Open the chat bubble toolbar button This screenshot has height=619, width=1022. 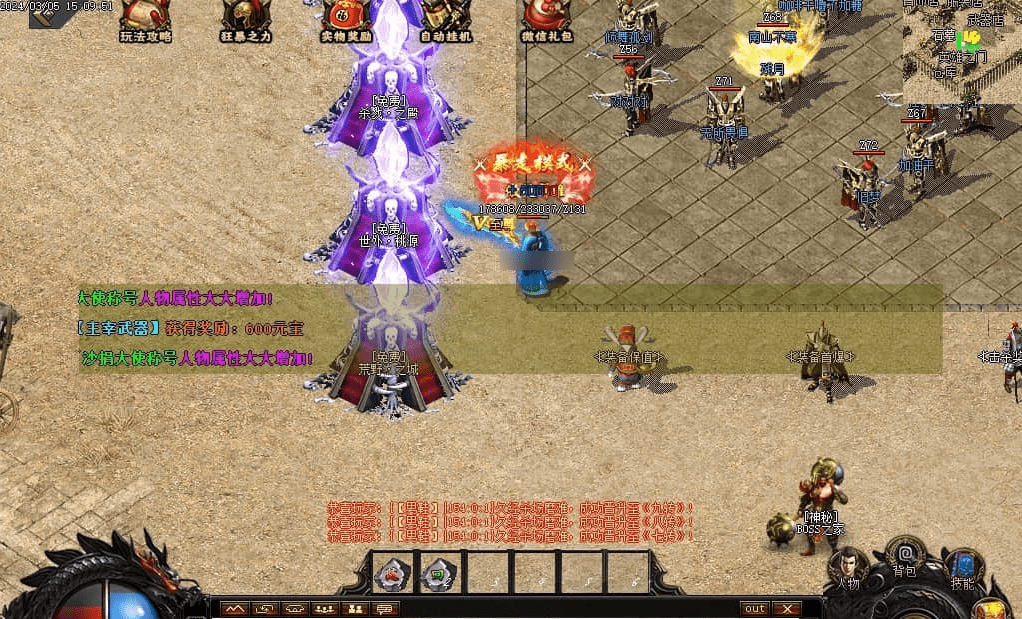click(384, 608)
